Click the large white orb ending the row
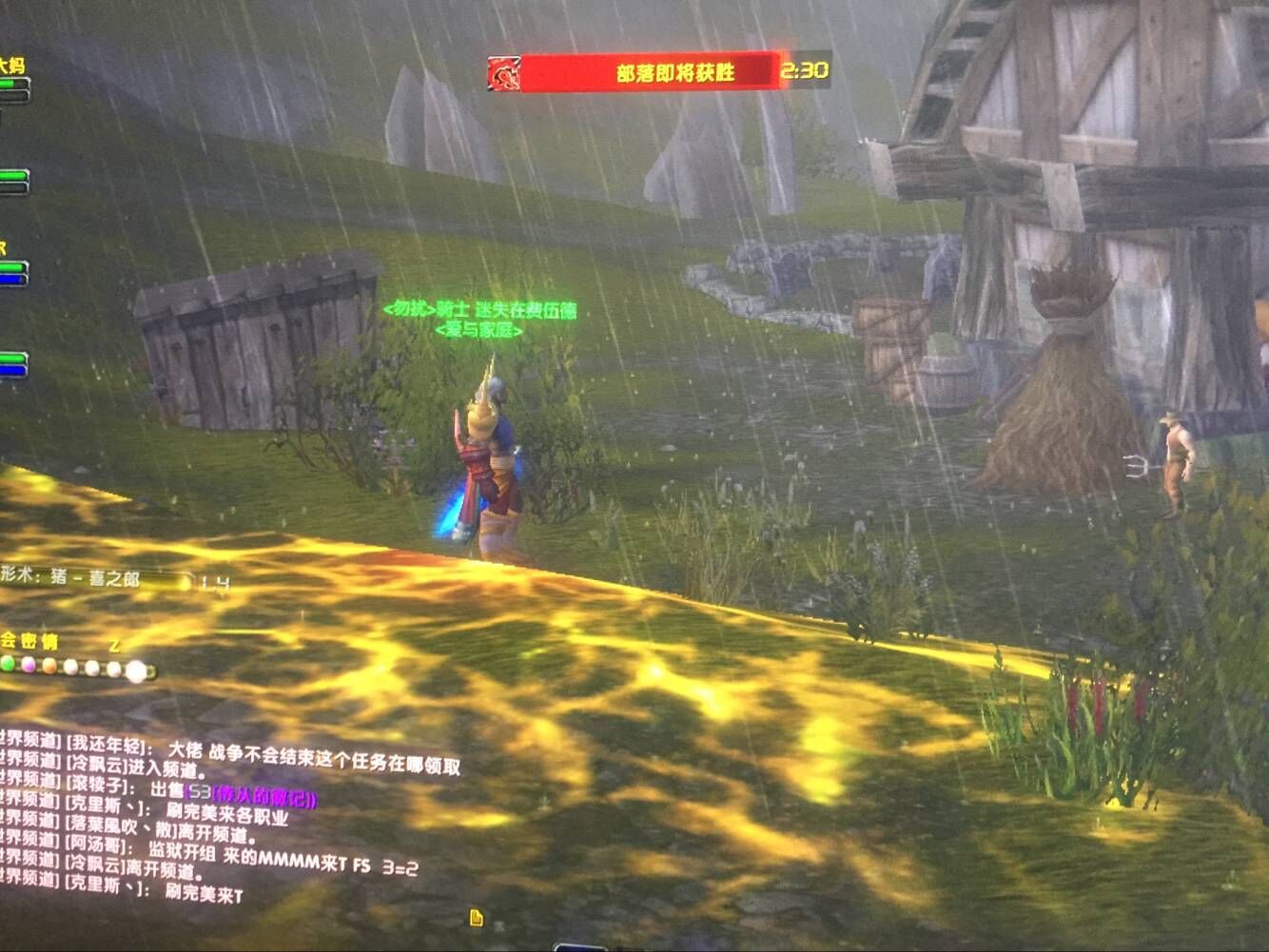Image resolution: width=1269 pixels, height=952 pixels. [137, 671]
